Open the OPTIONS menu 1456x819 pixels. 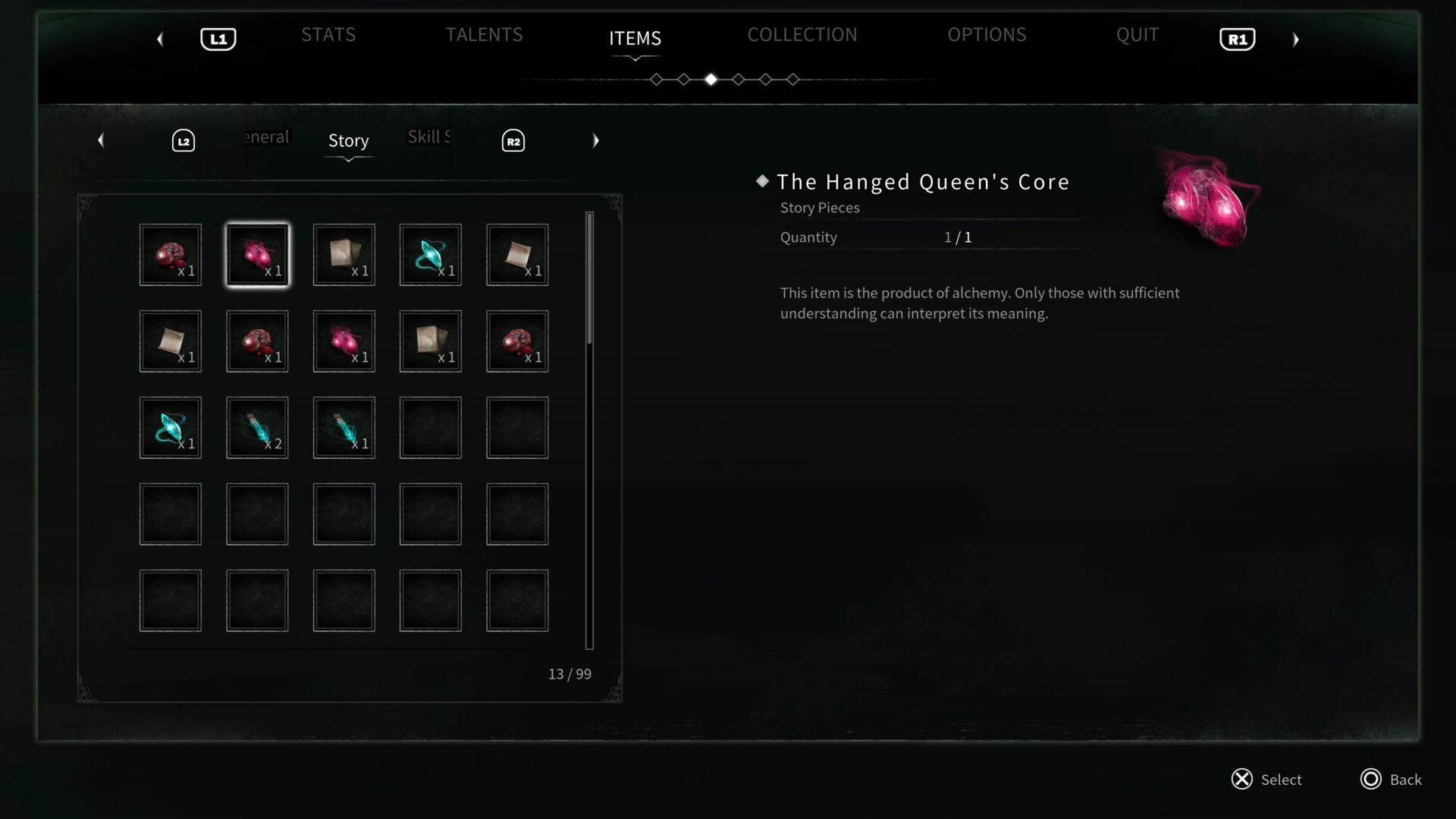[987, 35]
